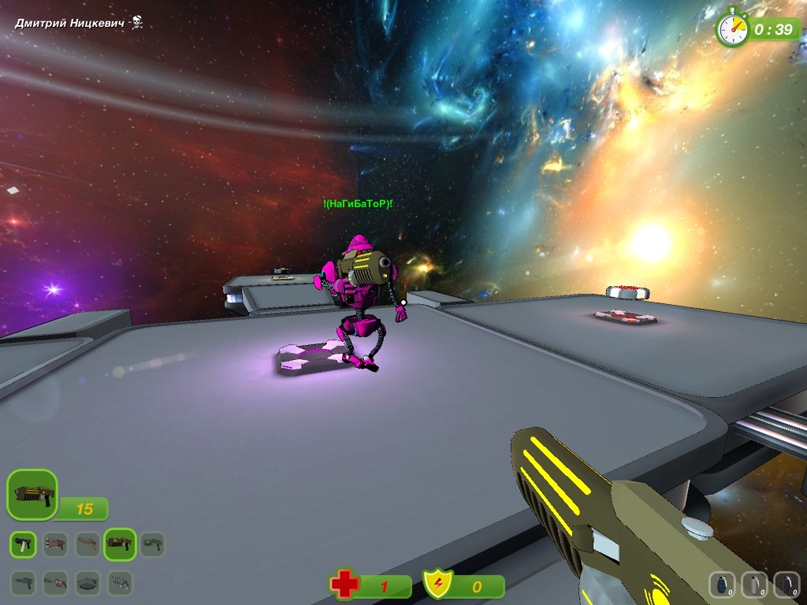The height and width of the screenshot is (605, 807).
Task: Select the pistol weapon slot
Action: pos(24,544)
